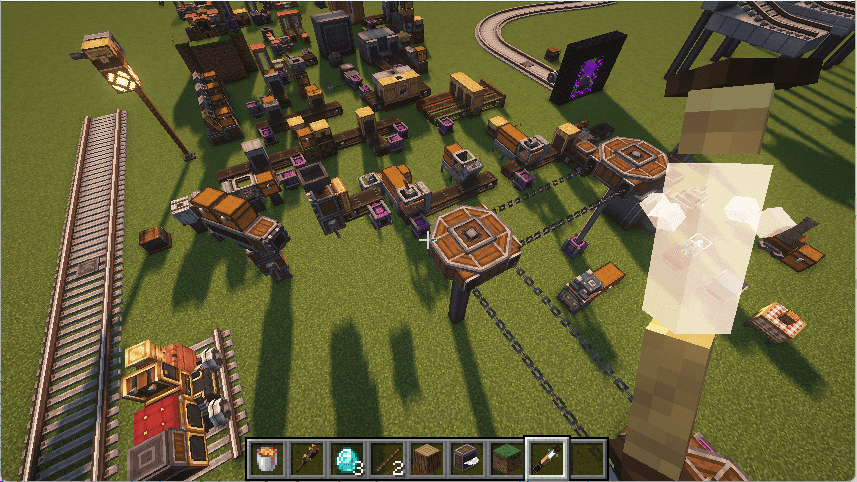Viewport: 857px width, 482px height.
Task: Select the oak log block slot
Action: point(427,459)
